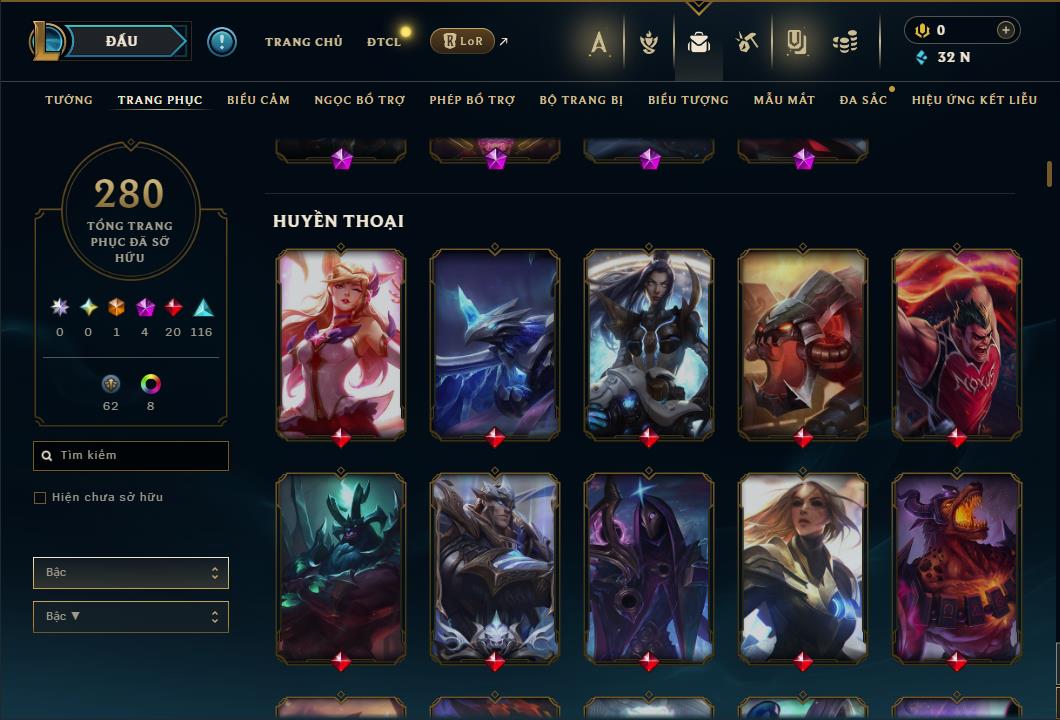
Task: Open the exclamation mark notification icon
Action: point(221,42)
